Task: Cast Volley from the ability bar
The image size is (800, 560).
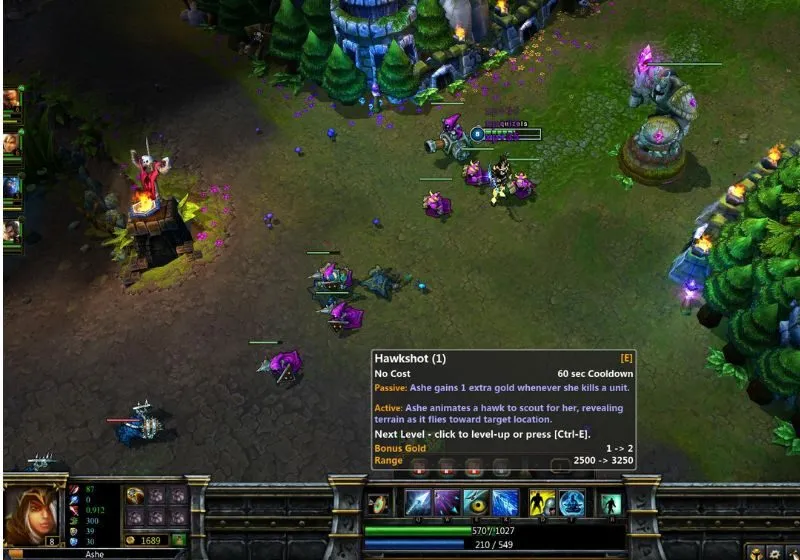Action: (446, 503)
